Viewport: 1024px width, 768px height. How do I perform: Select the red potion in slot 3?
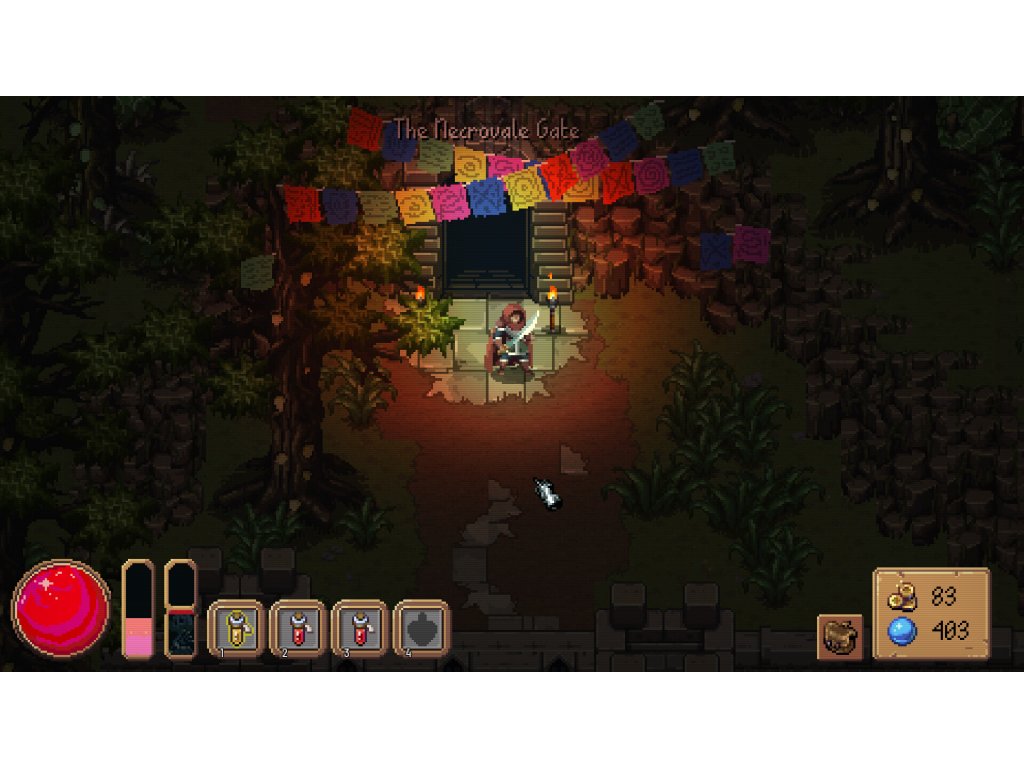click(361, 628)
